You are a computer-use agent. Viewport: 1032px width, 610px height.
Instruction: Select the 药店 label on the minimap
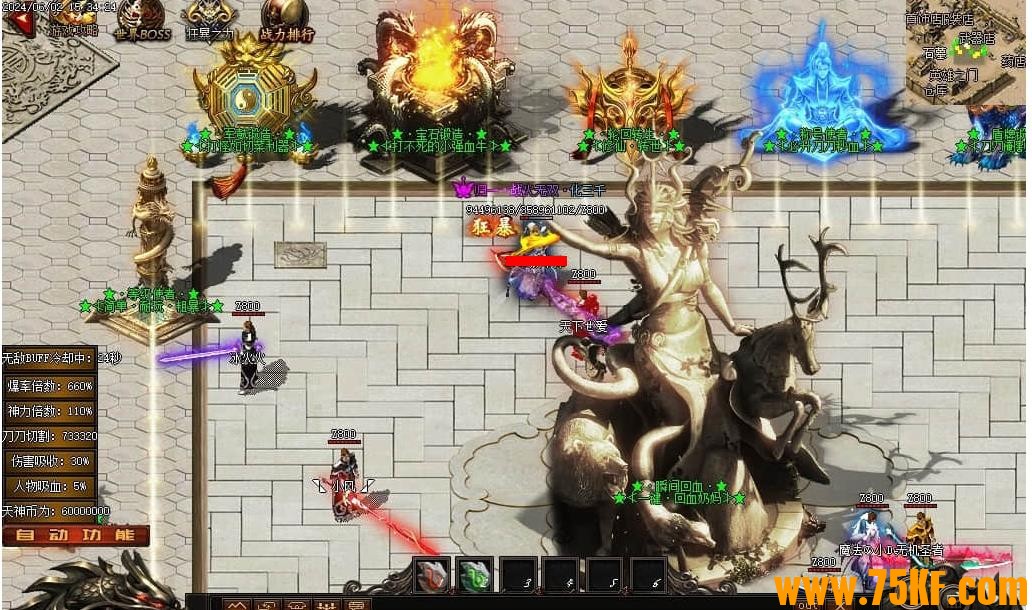tap(1012, 60)
